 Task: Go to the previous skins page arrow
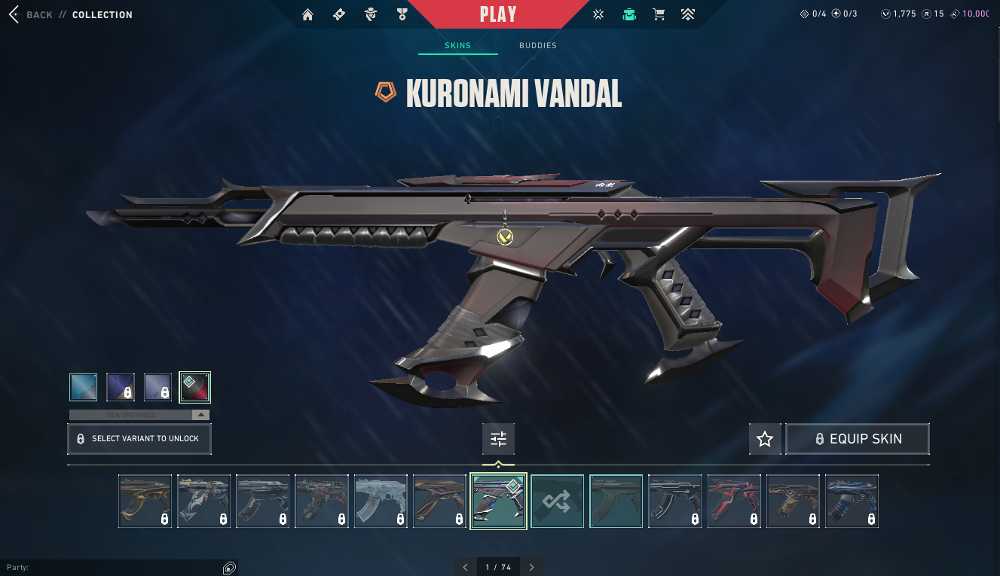pyautogui.click(x=465, y=567)
